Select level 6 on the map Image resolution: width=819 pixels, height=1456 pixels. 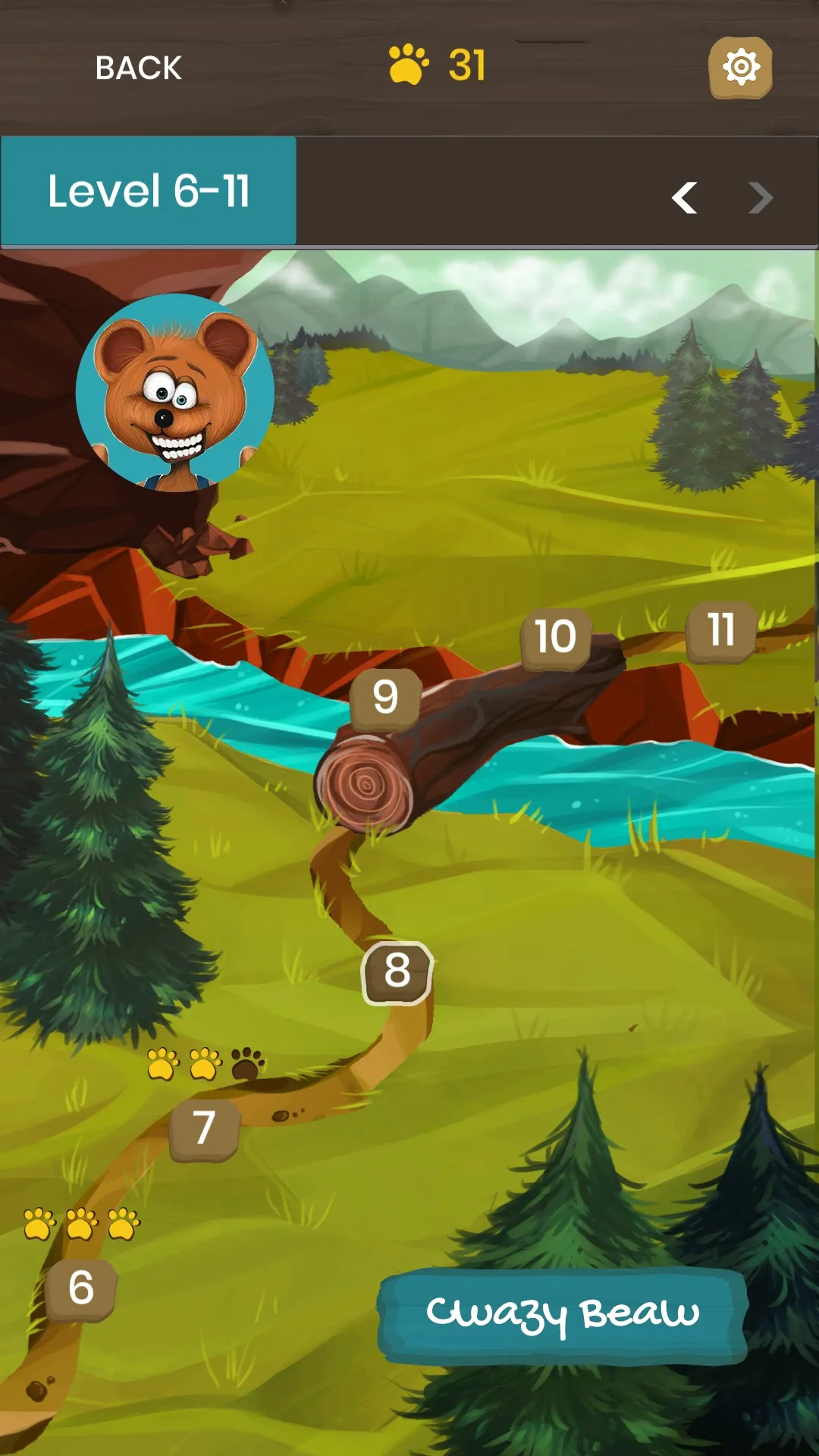pos(81,1289)
